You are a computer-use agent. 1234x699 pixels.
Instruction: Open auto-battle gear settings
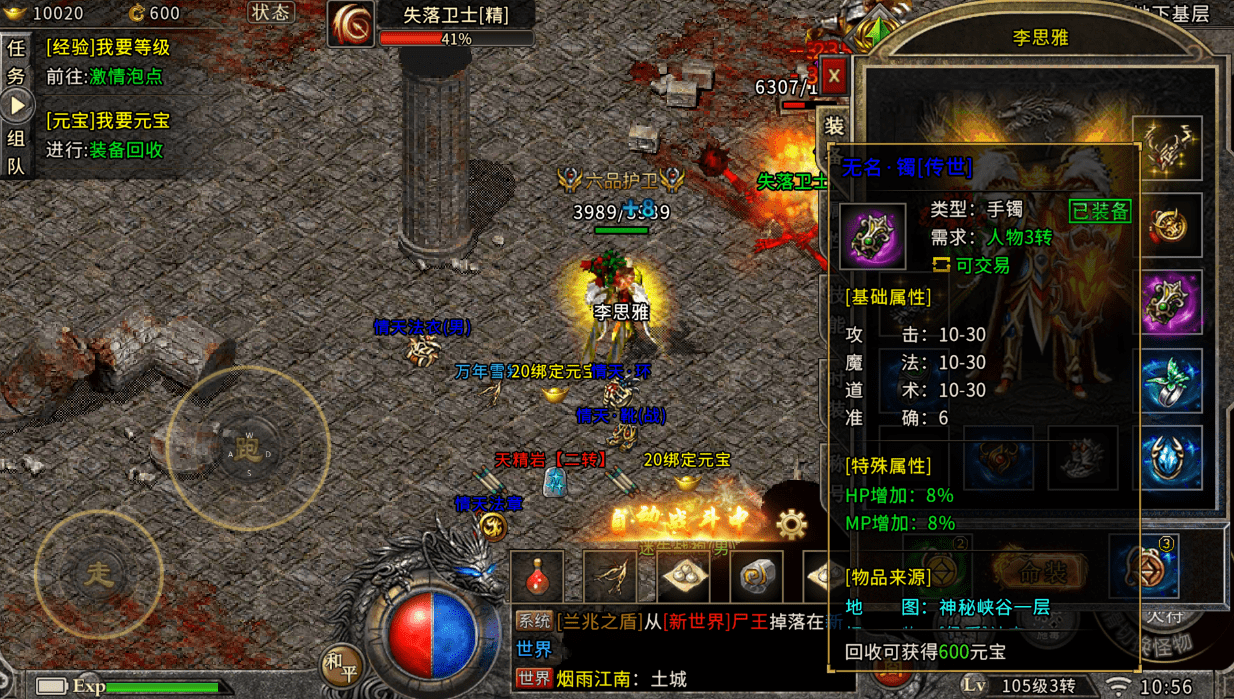coord(791,522)
